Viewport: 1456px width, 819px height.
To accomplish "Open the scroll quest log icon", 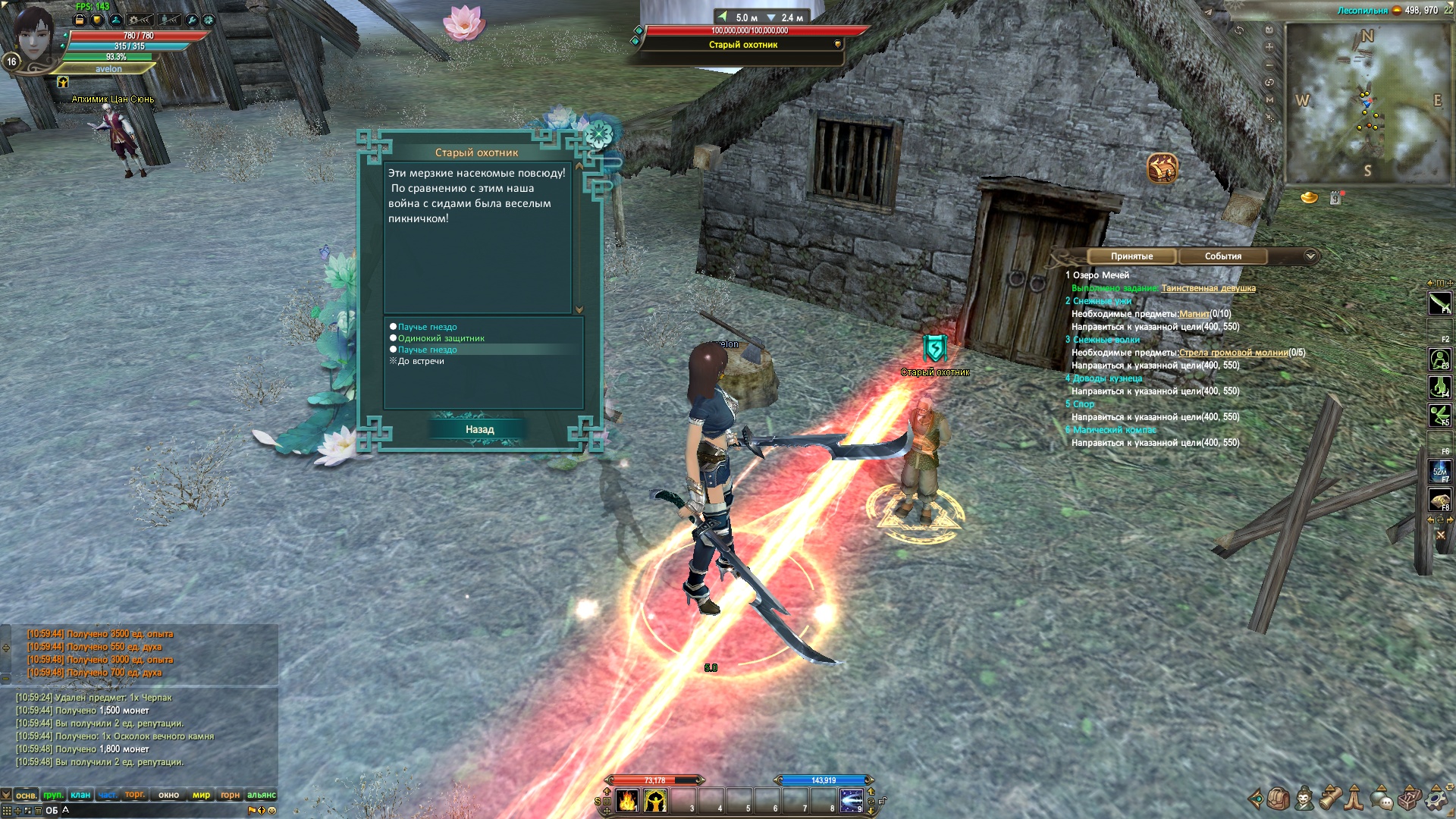I will 1330,799.
